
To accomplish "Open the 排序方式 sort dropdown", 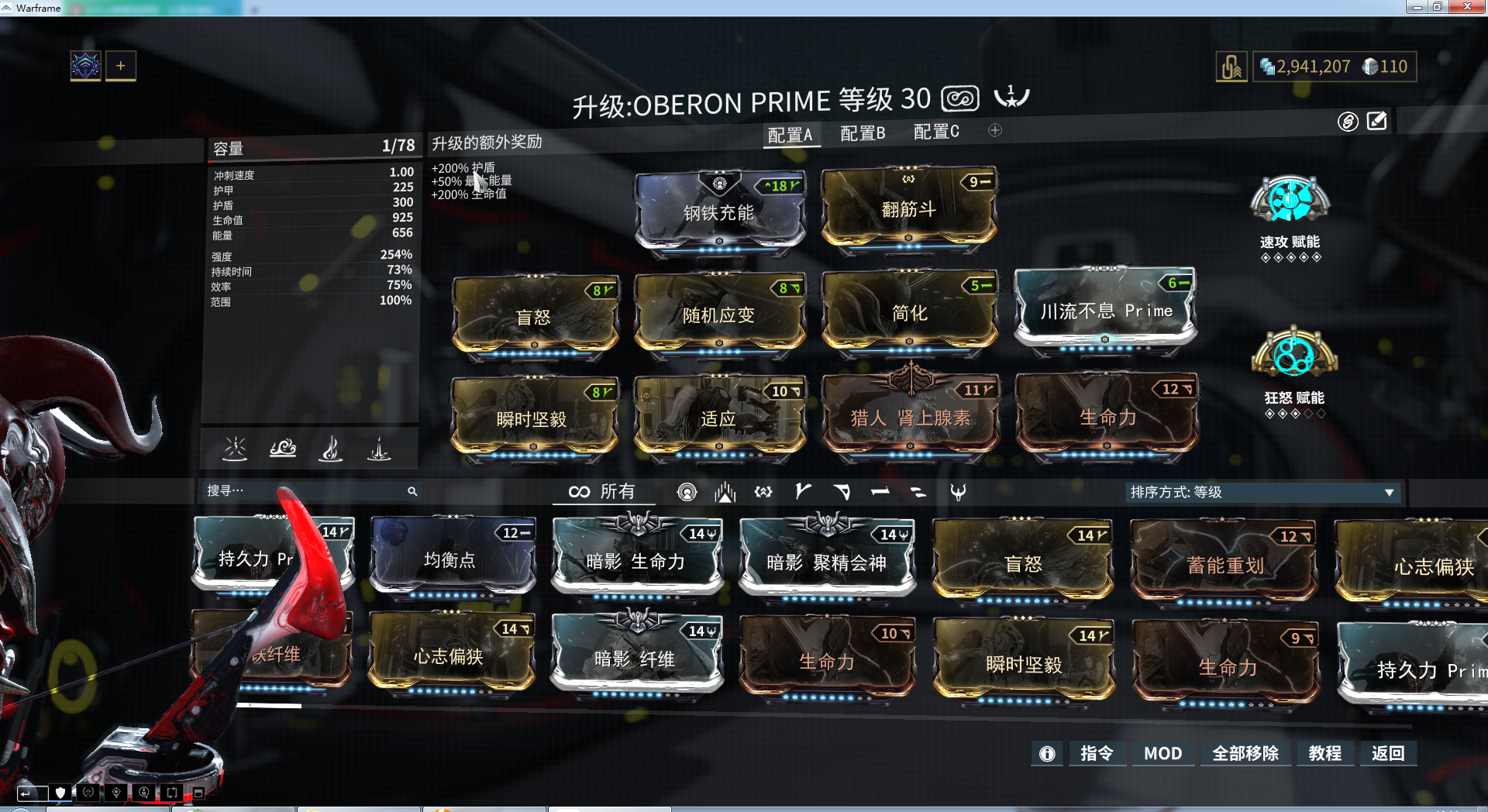I will [x=1262, y=492].
